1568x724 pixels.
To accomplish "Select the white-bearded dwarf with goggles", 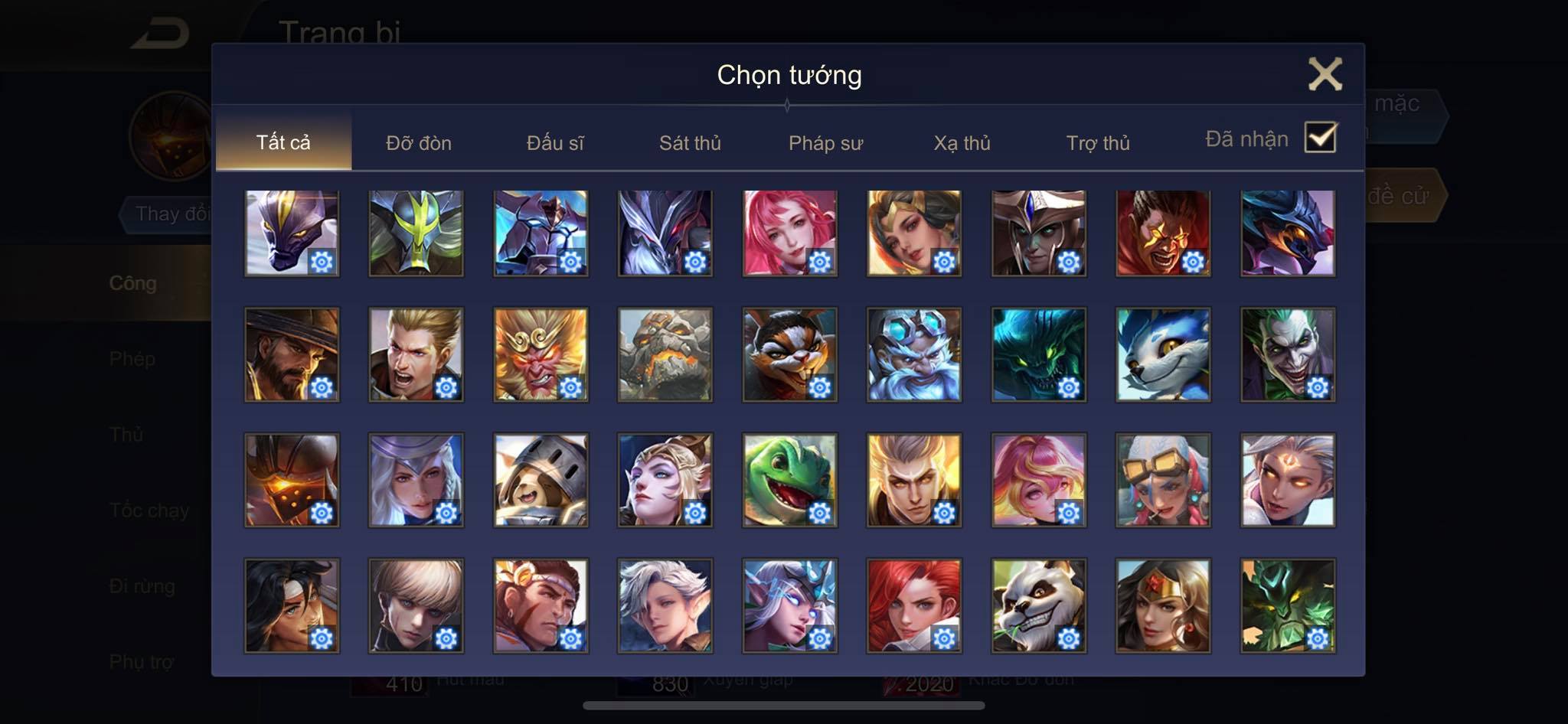I will point(914,355).
